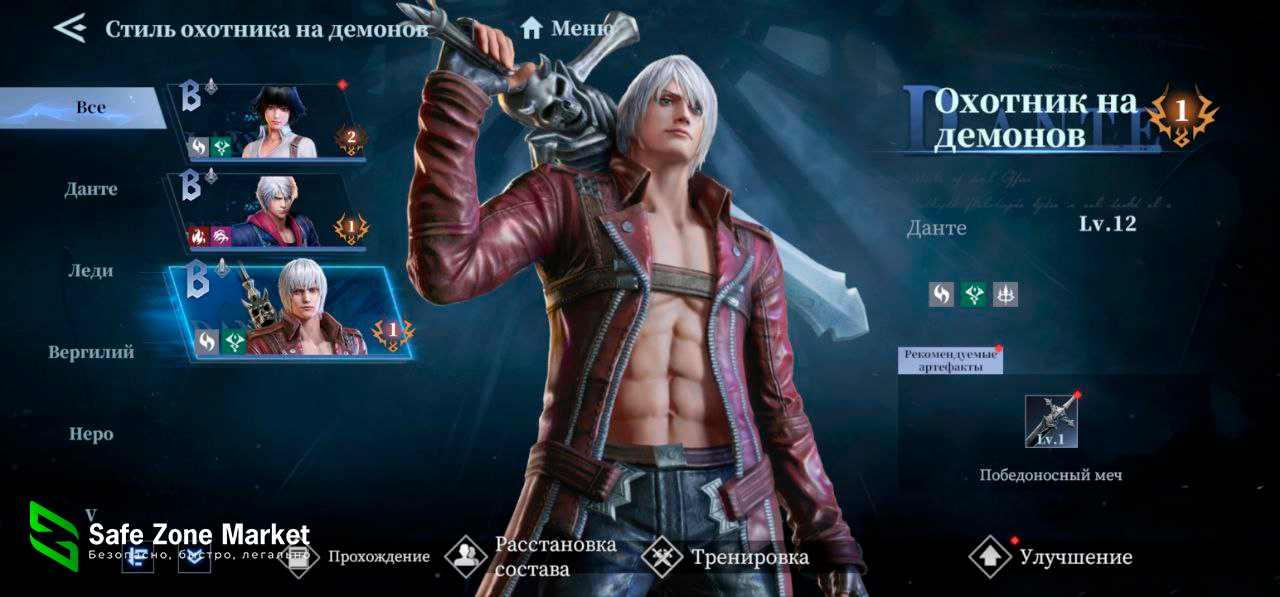
Task: Start Тренировка training mode
Action: (x=726, y=557)
